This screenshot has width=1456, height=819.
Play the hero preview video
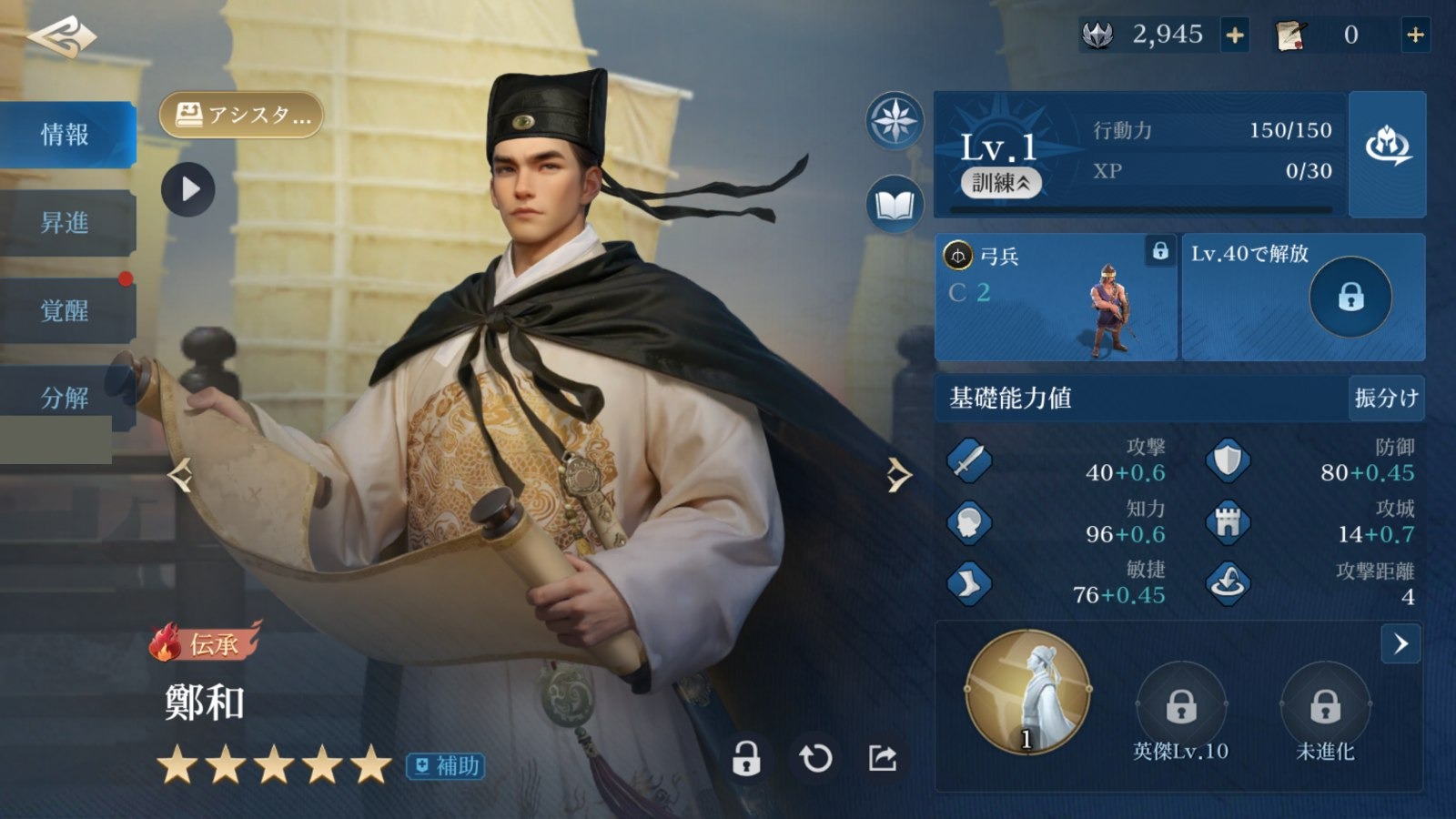coord(188,189)
